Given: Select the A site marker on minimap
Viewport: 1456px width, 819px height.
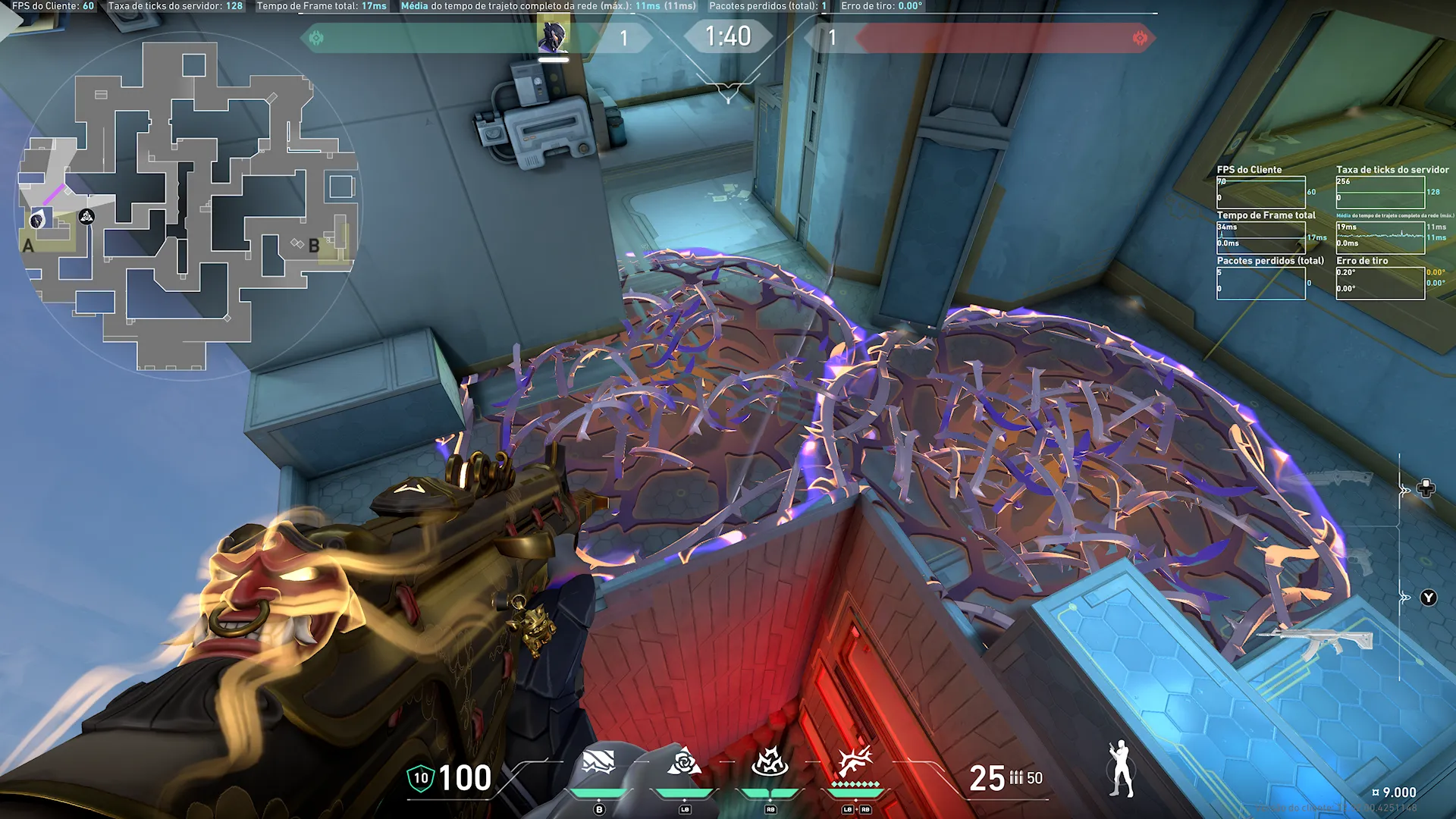Looking at the screenshot, I should point(28,246).
